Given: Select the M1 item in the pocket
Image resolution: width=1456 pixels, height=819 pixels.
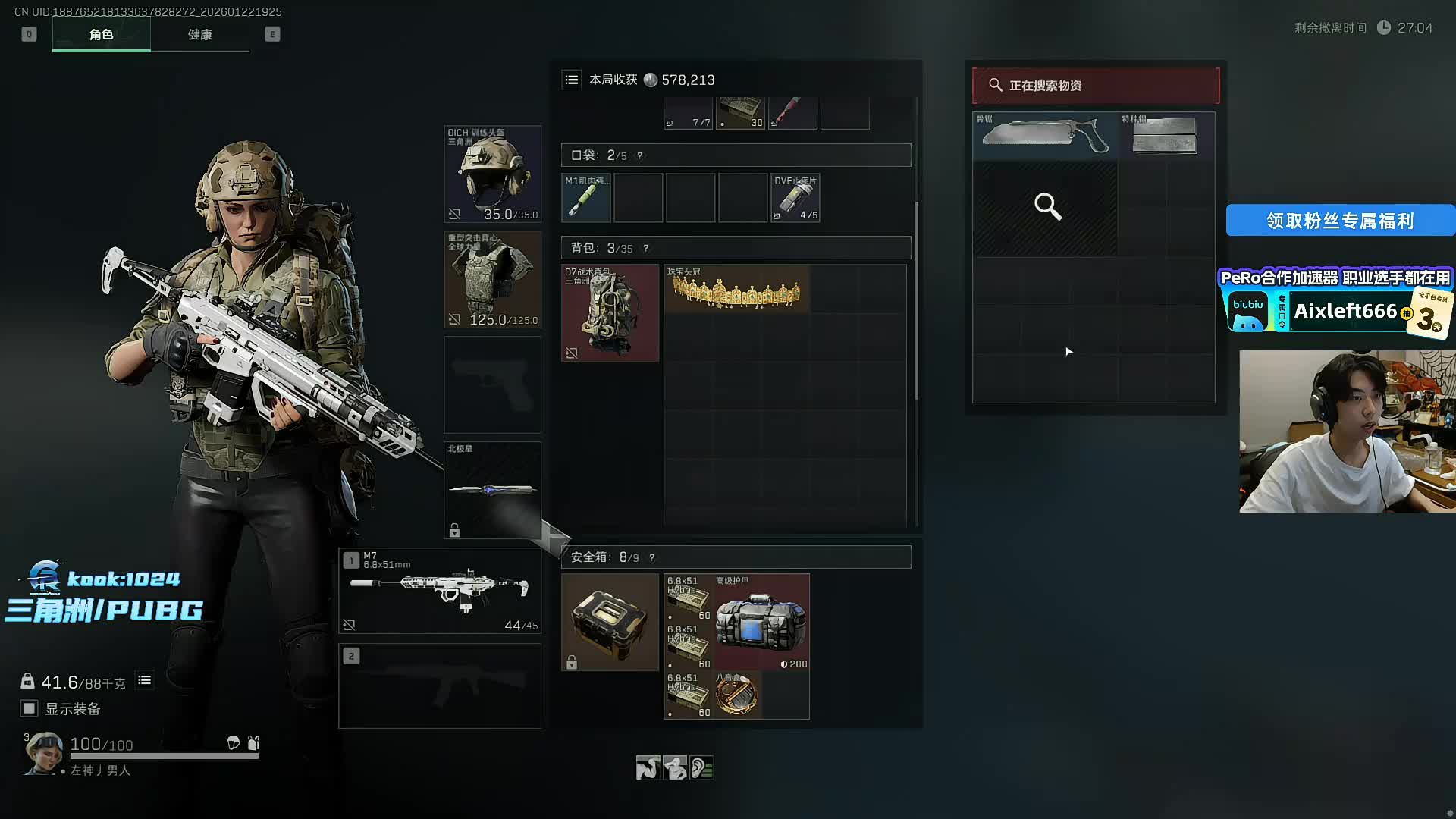Looking at the screenshot, I should point(585,198).
